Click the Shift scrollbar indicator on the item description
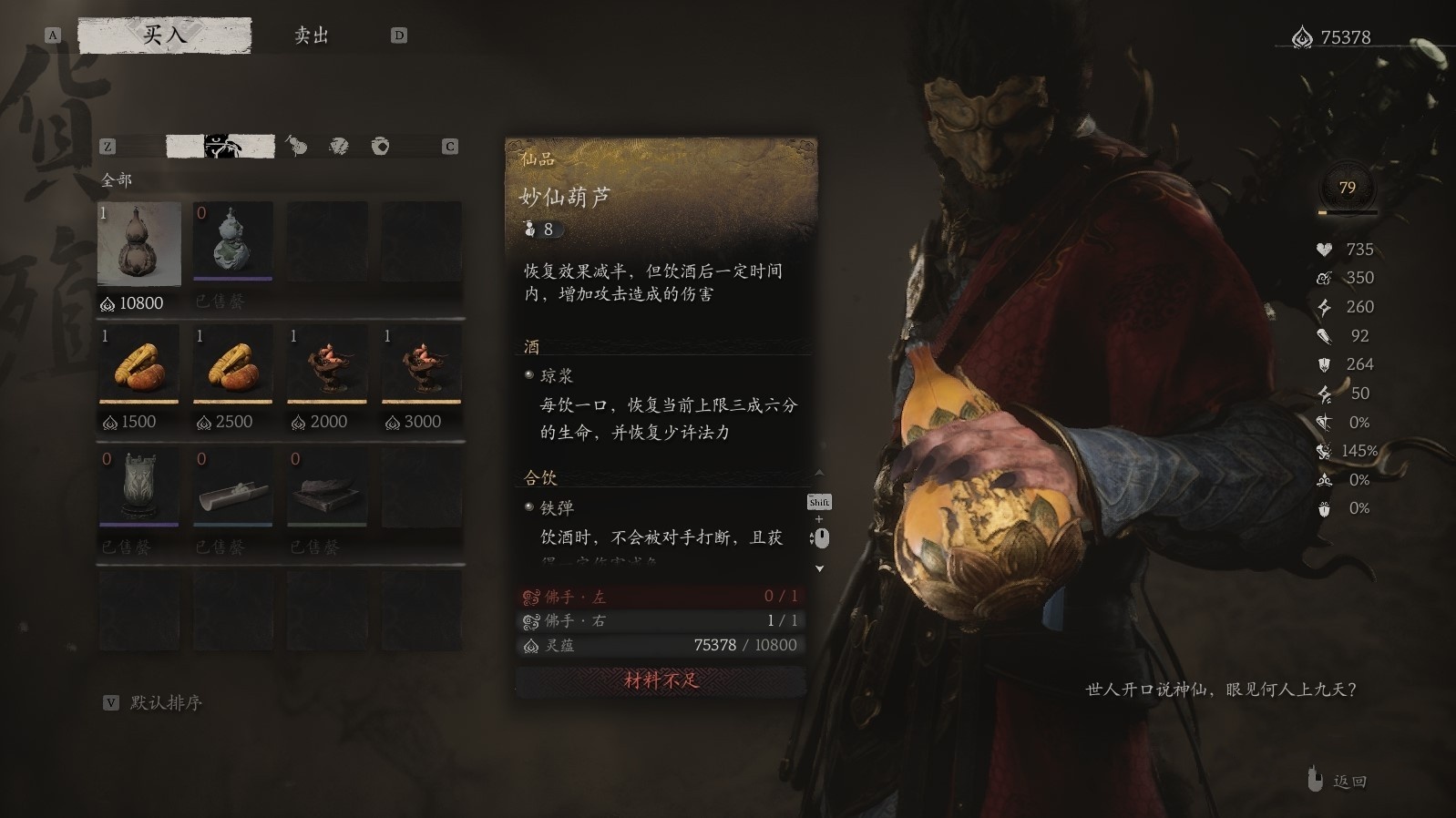 819,502
